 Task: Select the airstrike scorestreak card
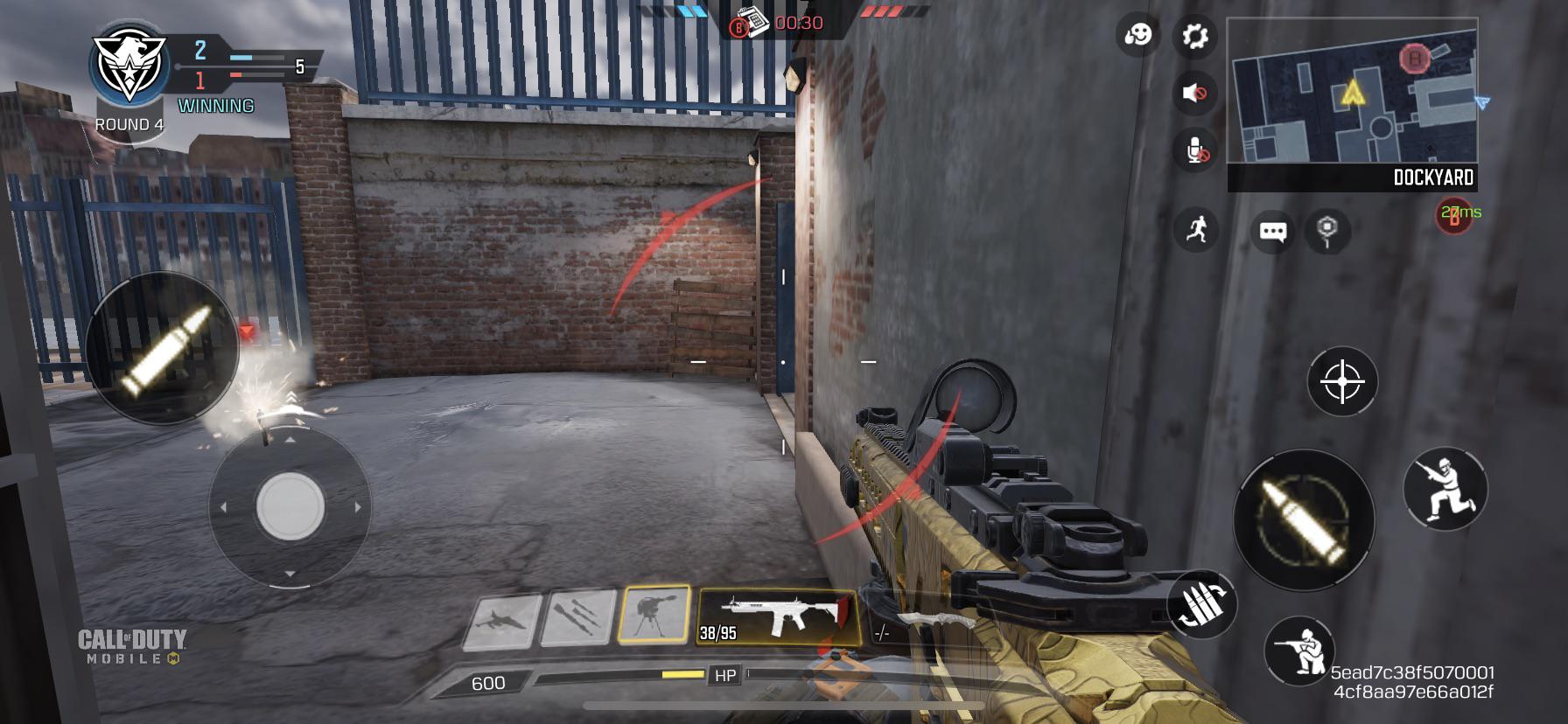pyautogui.click(x=502, y=615)
